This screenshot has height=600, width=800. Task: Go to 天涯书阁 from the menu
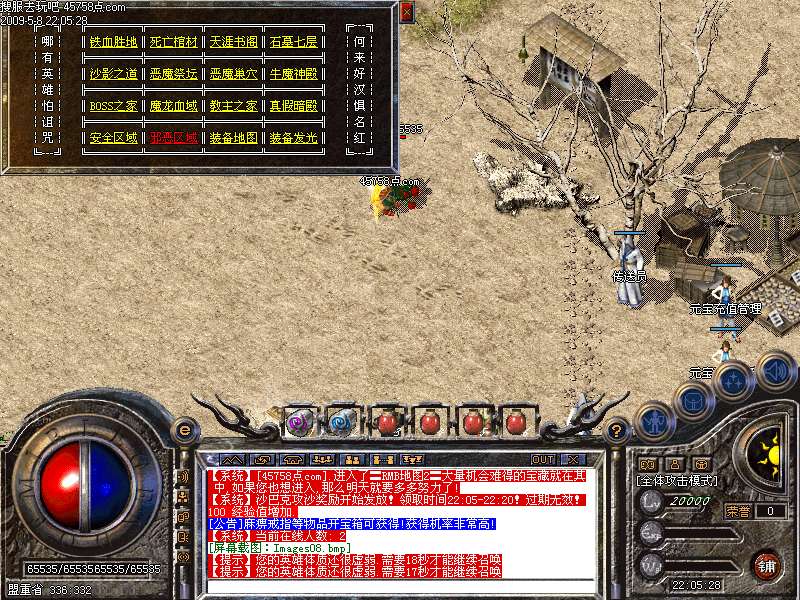233,42
